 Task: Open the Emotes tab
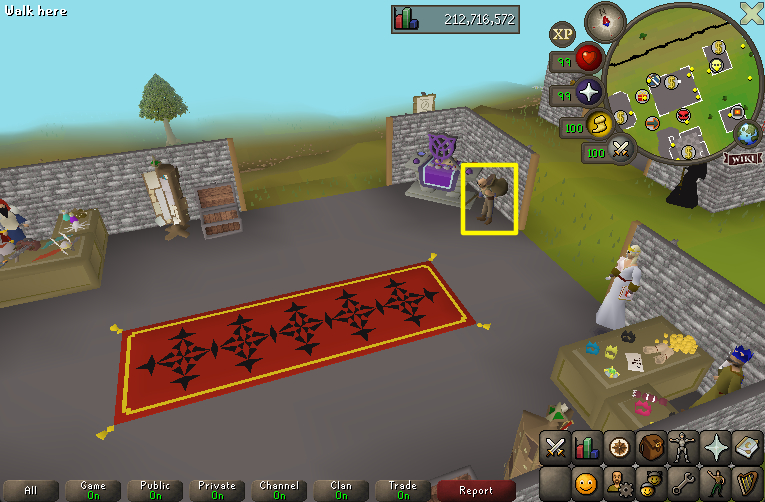click(715, 484)
